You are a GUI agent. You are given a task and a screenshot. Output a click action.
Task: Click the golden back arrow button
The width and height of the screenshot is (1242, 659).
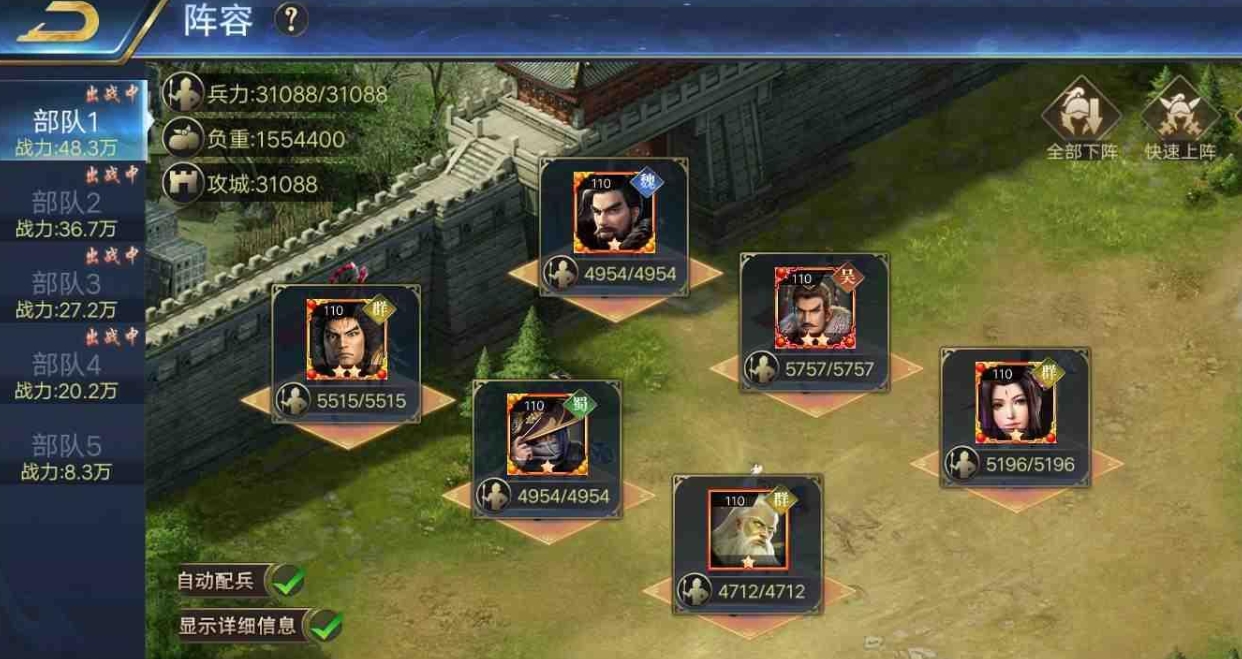tap(58, 25)
